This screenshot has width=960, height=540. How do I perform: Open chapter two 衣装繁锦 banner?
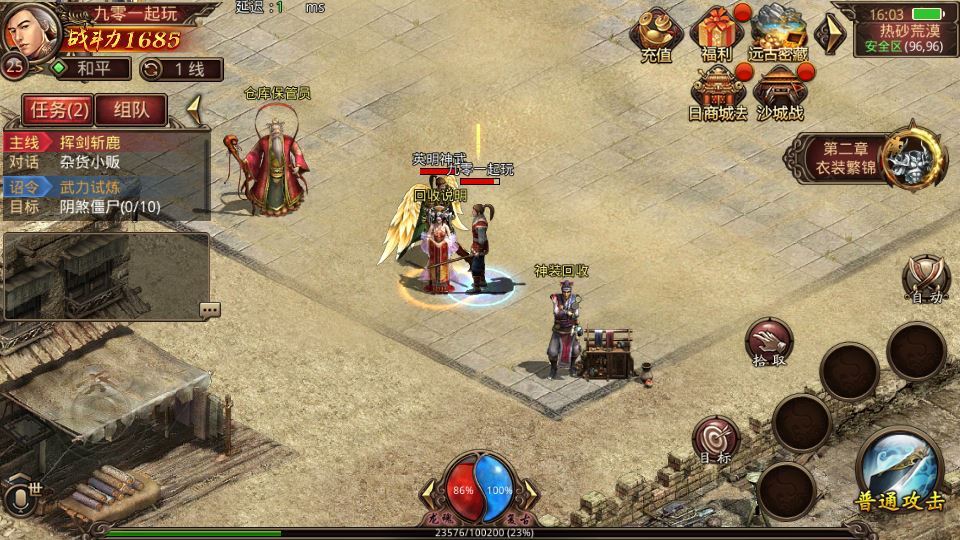[866, 159]
